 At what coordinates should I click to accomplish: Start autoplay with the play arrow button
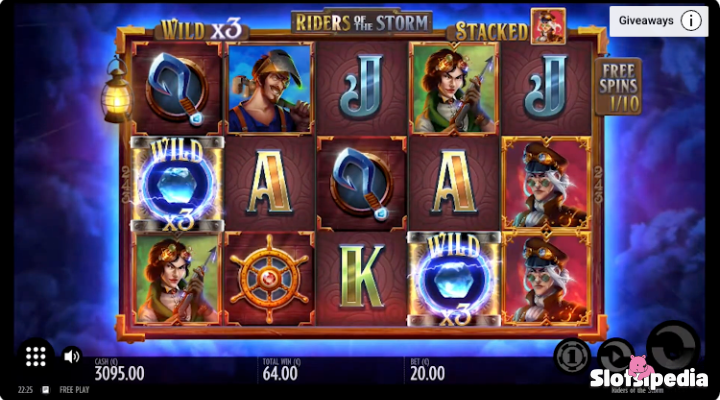(615, 354)
